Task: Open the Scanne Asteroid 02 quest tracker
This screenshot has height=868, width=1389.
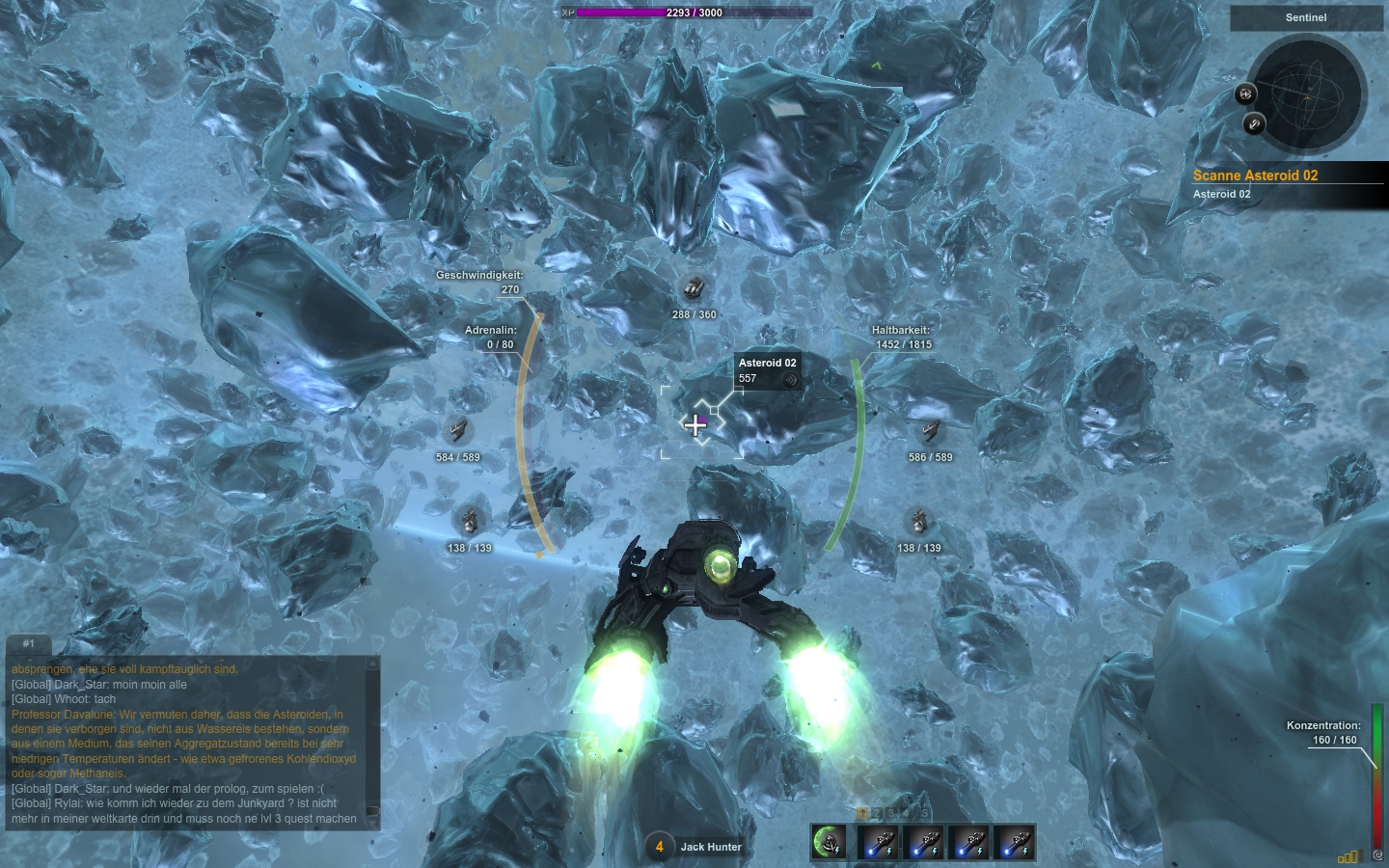Action: (x=1255, y=176)
